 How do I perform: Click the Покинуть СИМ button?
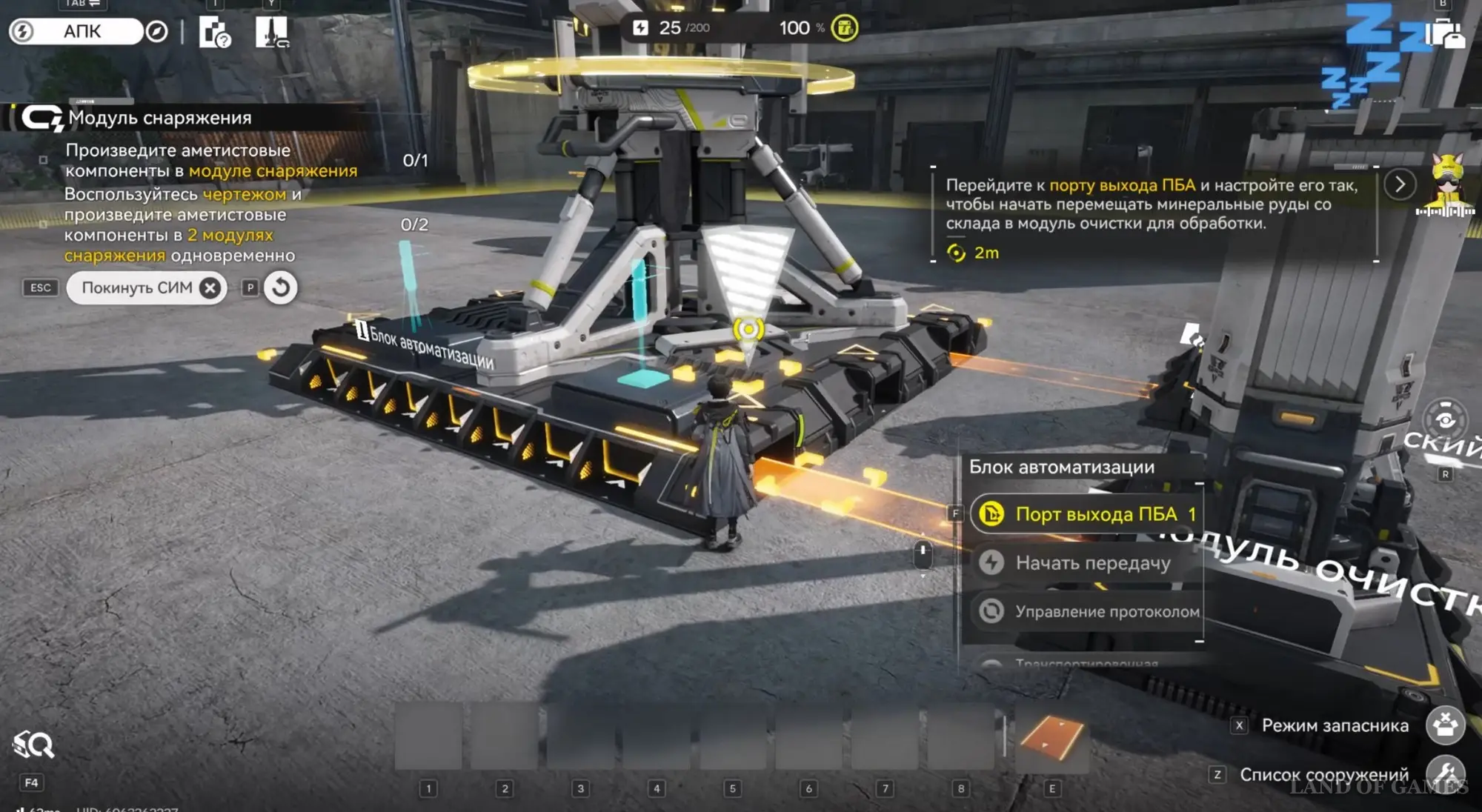coord(147,287)
